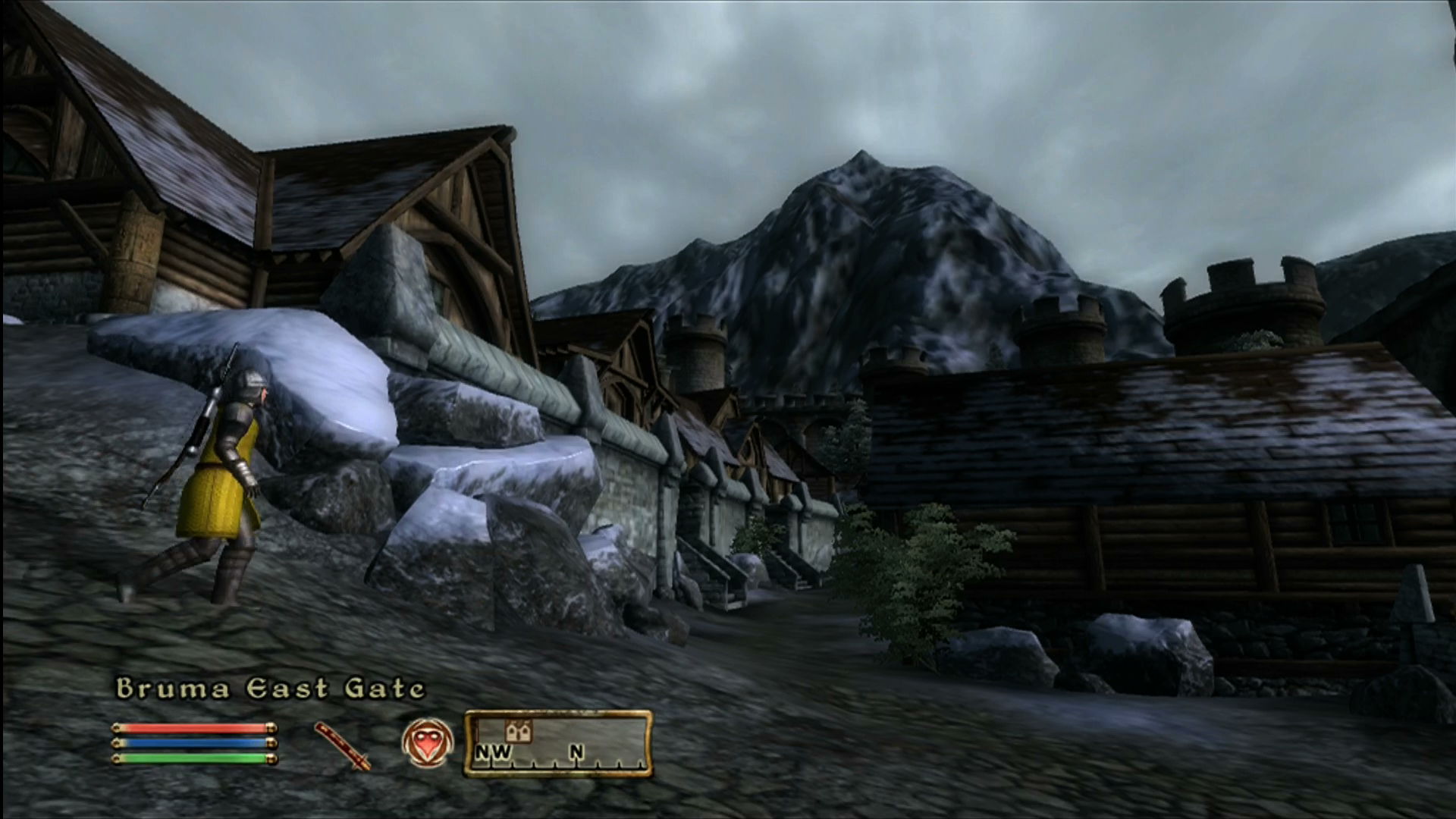The image size is (1456, 819).
Task: Open the compass bar
Action: pos(558,744)
